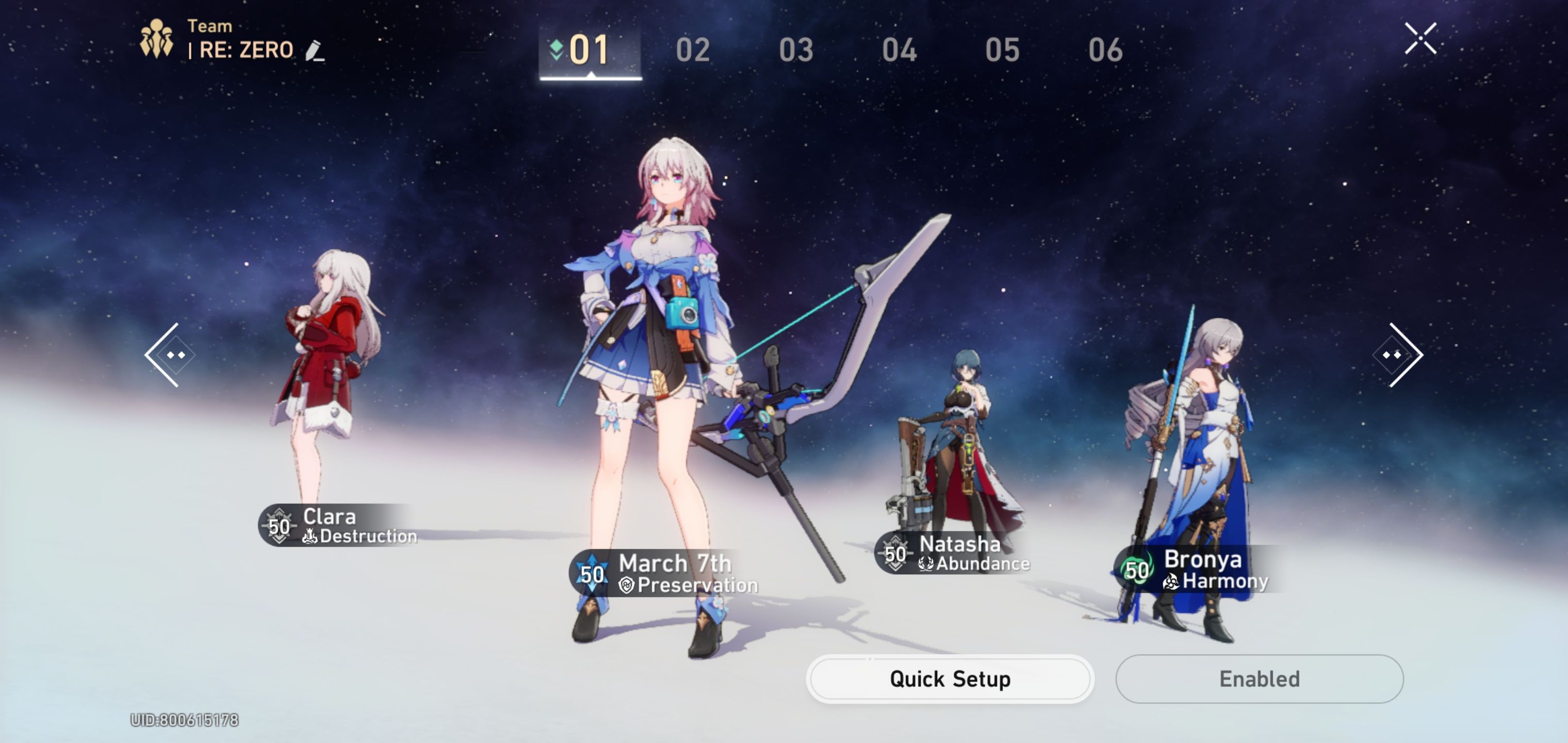Viewport: 1568px width, 743px height.
Task: Switch to team tab 03
Action: click(796, 50)
